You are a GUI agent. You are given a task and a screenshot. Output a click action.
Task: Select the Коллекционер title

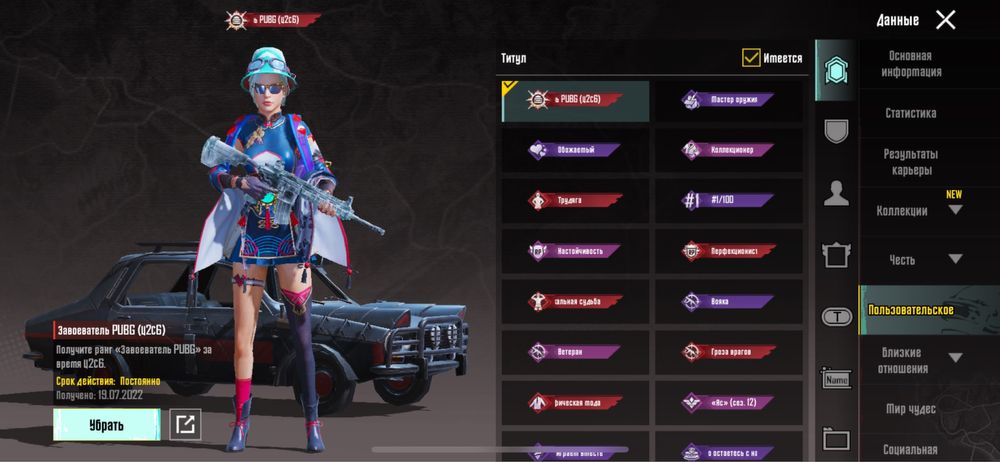728,150
